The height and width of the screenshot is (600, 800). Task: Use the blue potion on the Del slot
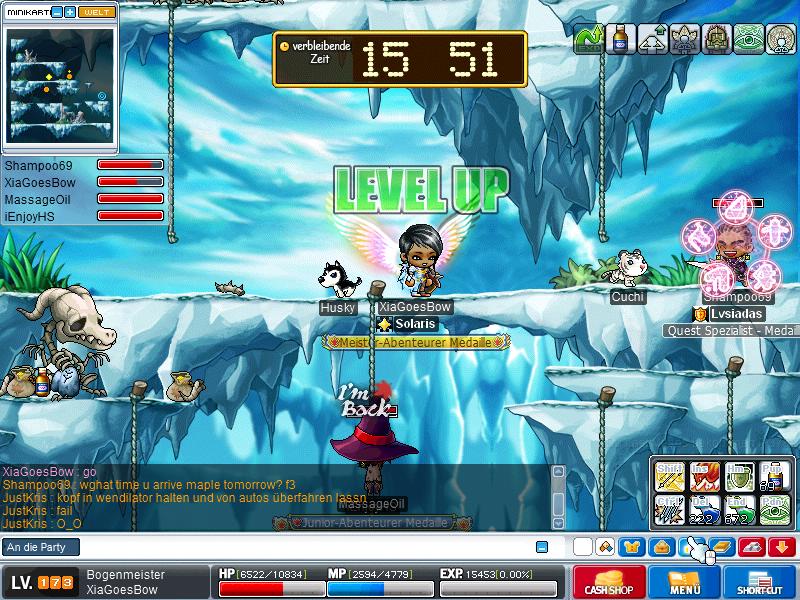pyautogui.click(x=703, y=509)
